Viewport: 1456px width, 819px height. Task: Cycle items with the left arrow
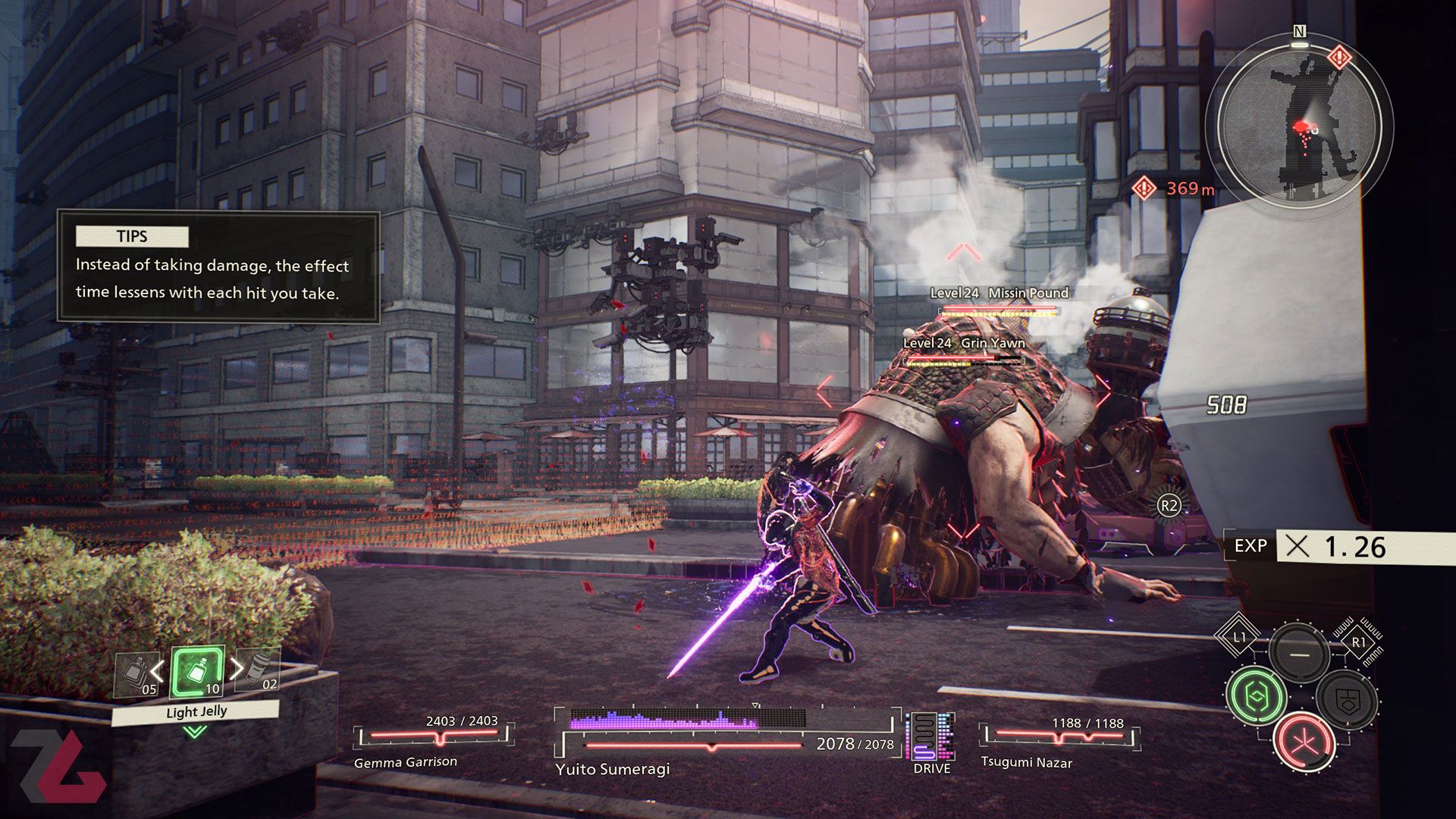[157, 670]
